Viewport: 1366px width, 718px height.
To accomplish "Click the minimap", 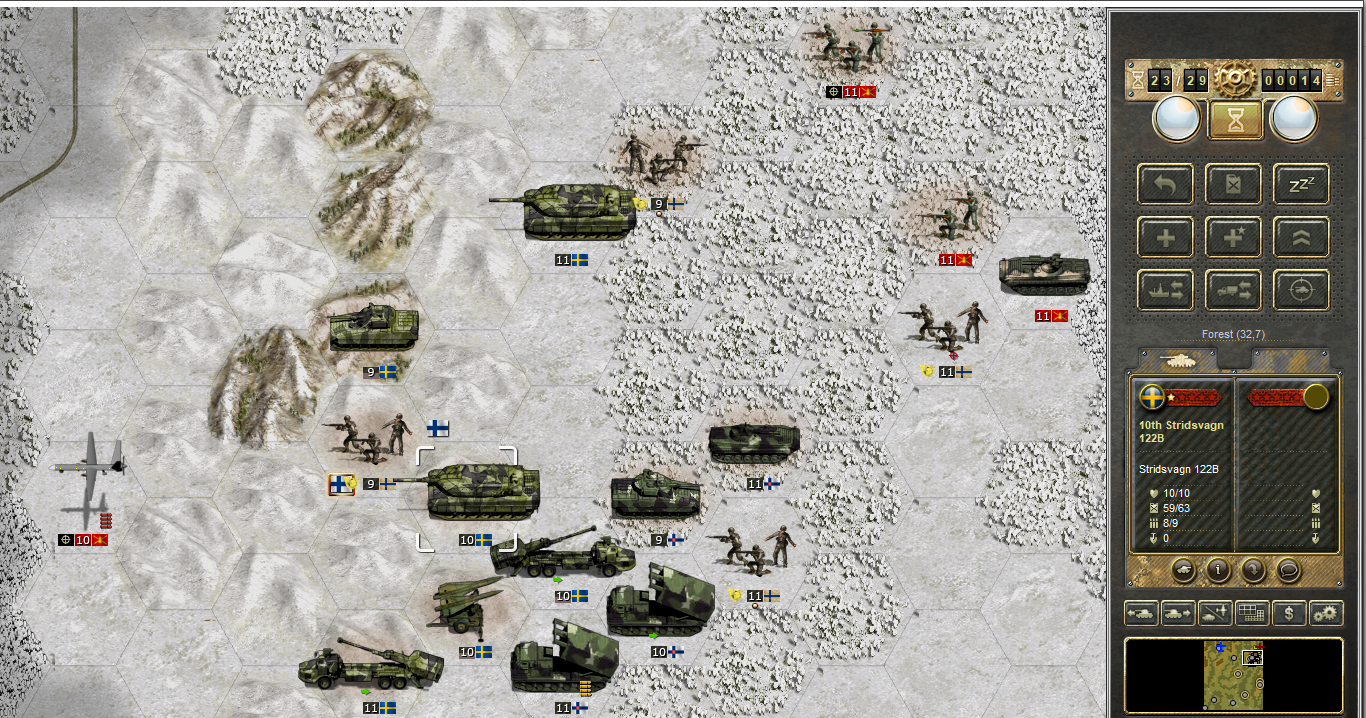I will 1233,674.
